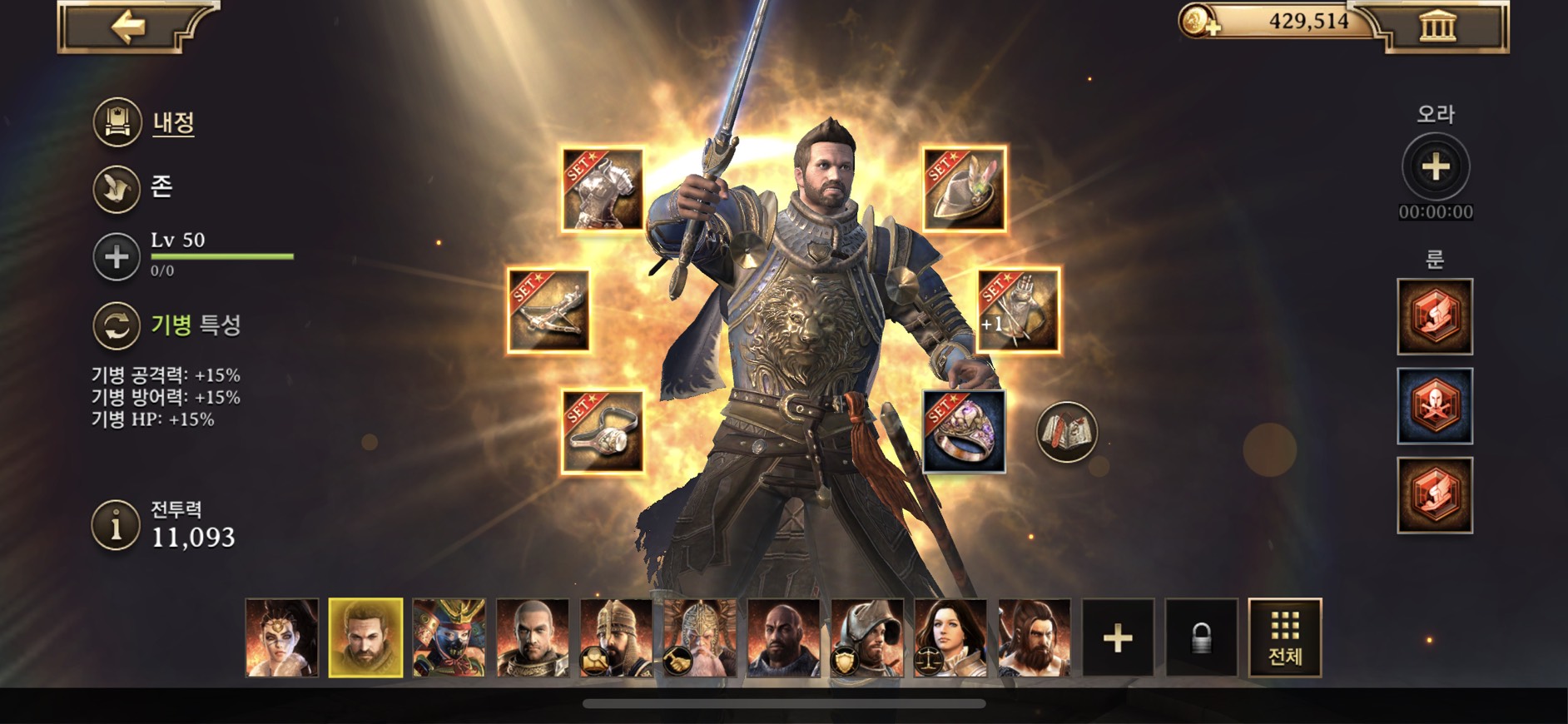This screenshot has height=724, width=1568.
Task: Select the feathered hat slot
Action: click(x=965, y=190)
